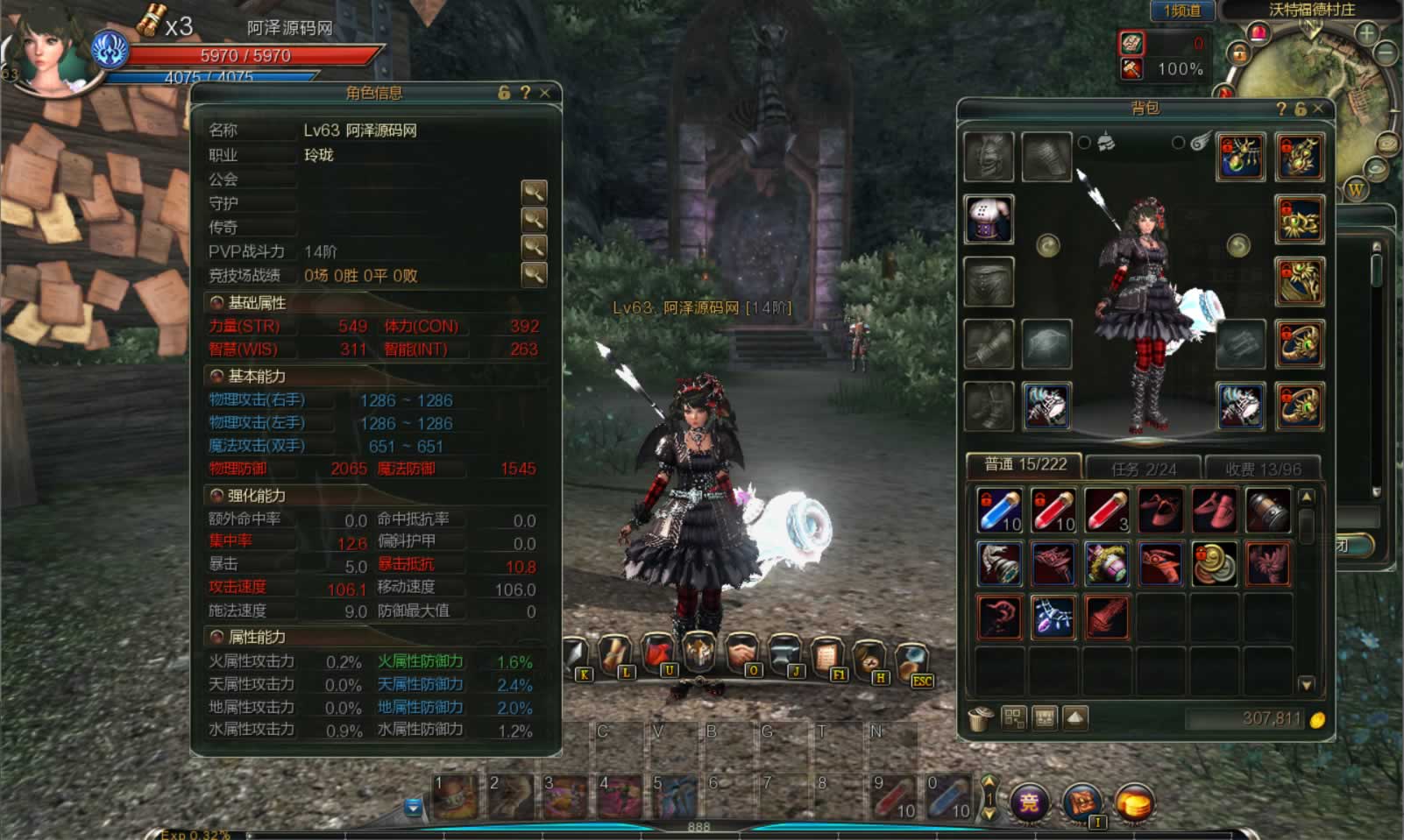The image size is (1404, 840).
Task: Open help for the character info window
Action: (x=525, y=93)
